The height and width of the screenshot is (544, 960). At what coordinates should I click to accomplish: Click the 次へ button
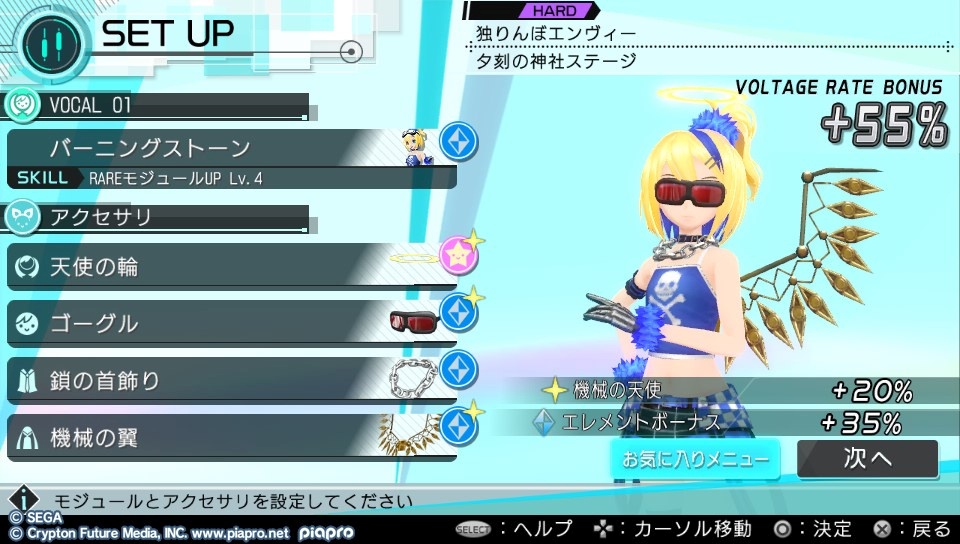(867, 459)
